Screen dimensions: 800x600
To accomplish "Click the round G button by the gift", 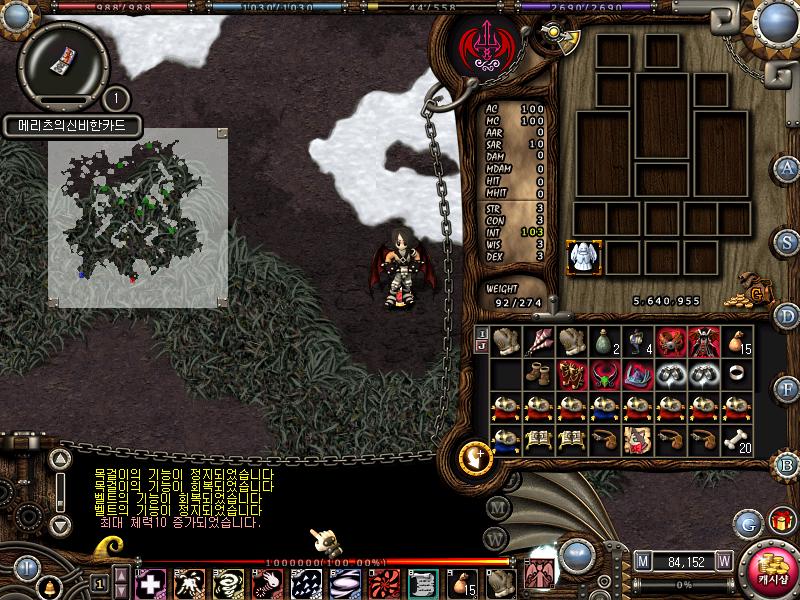I will click(747, 523).
